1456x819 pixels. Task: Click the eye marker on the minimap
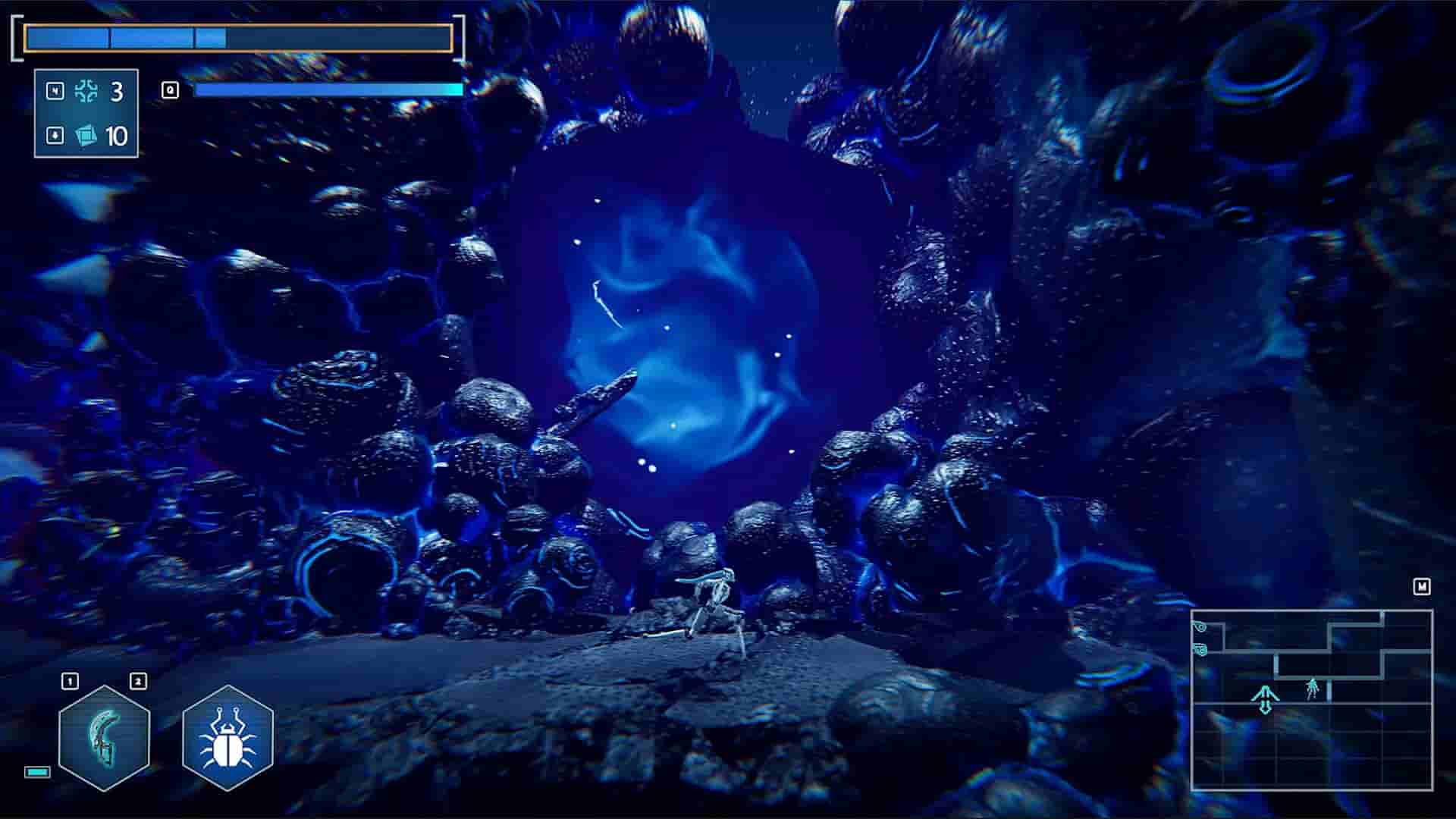1200,627
